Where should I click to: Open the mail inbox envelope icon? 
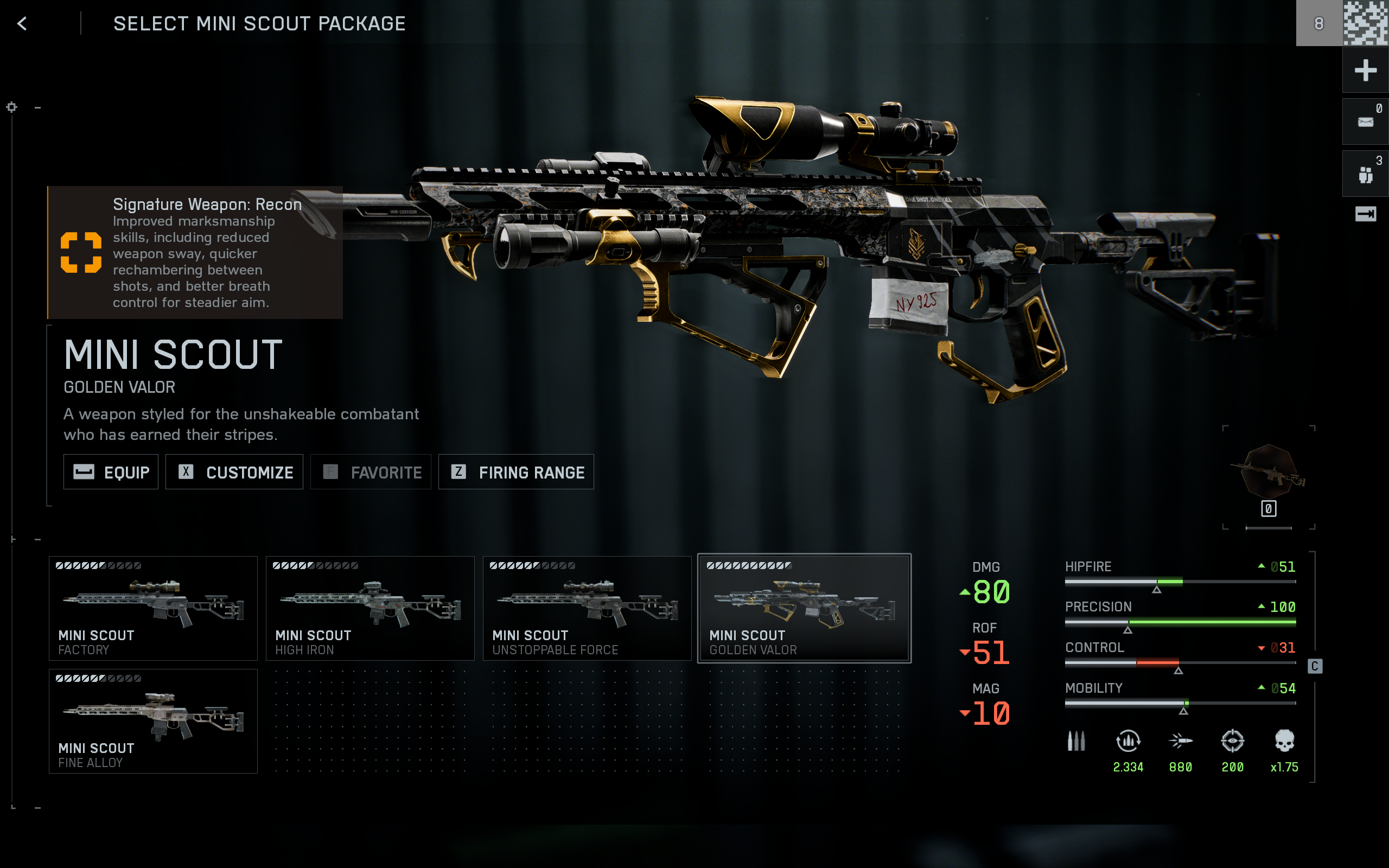(x=1366, y=120)
